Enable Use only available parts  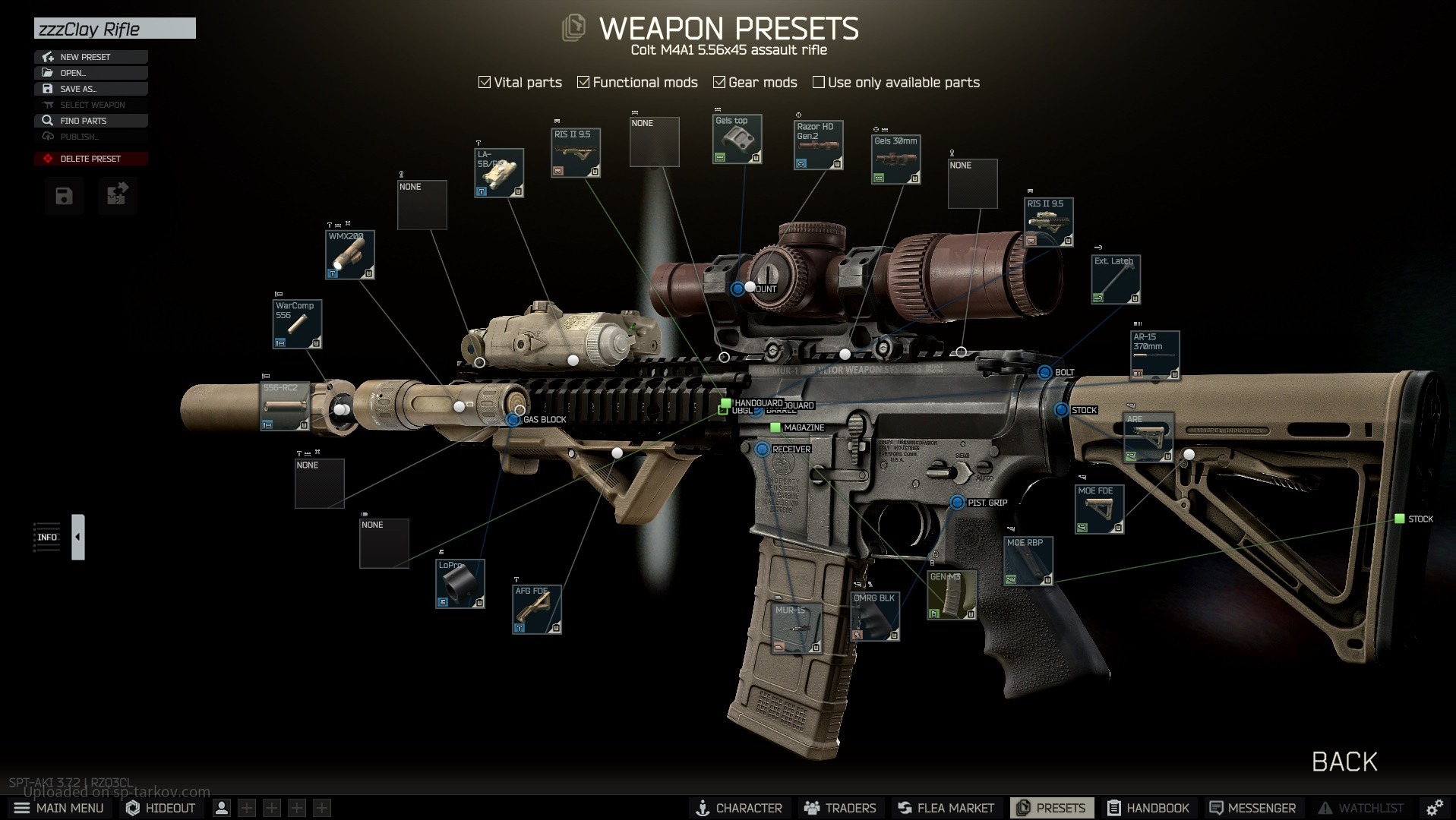[819, 82]
